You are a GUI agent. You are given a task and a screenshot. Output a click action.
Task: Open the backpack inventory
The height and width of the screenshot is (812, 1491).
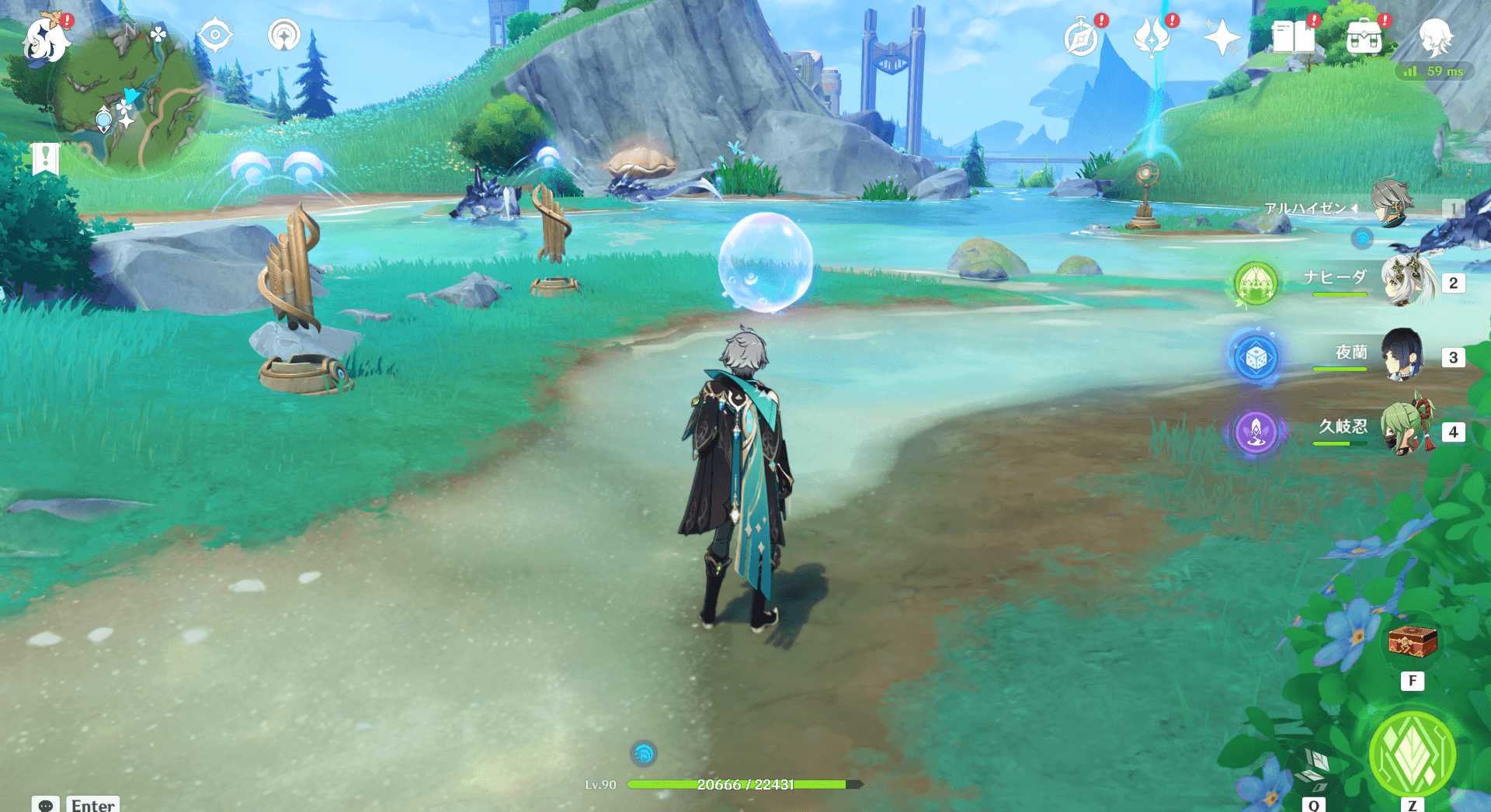click(x=1364, y=37)
